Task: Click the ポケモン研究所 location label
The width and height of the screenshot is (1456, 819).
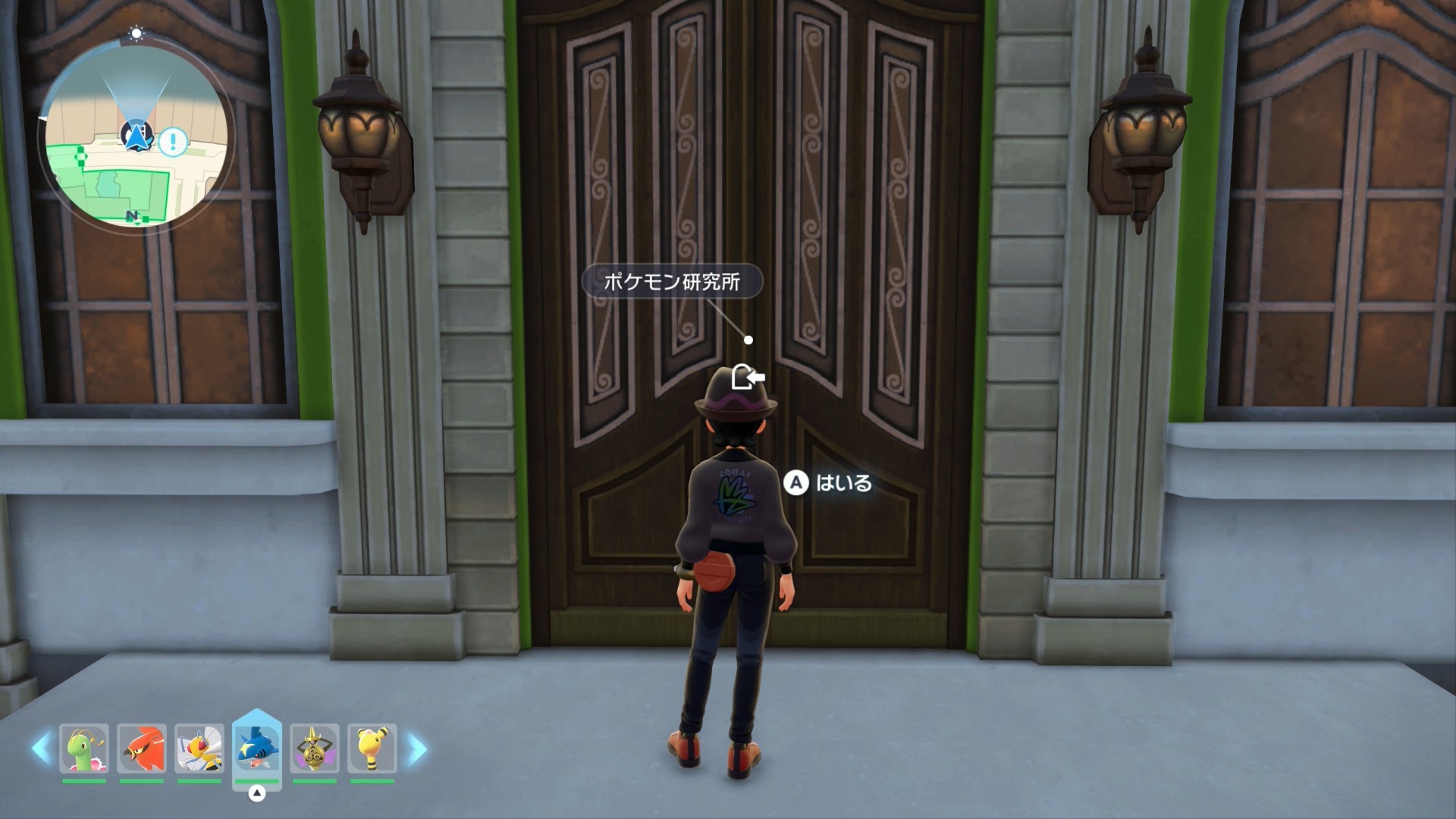Action: (x=672, y=282)
